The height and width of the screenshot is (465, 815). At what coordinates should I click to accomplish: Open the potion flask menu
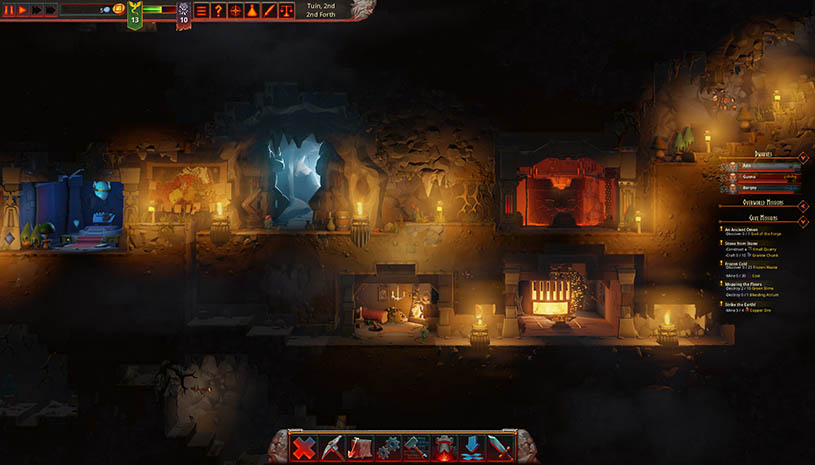click(x=253, y=10)
